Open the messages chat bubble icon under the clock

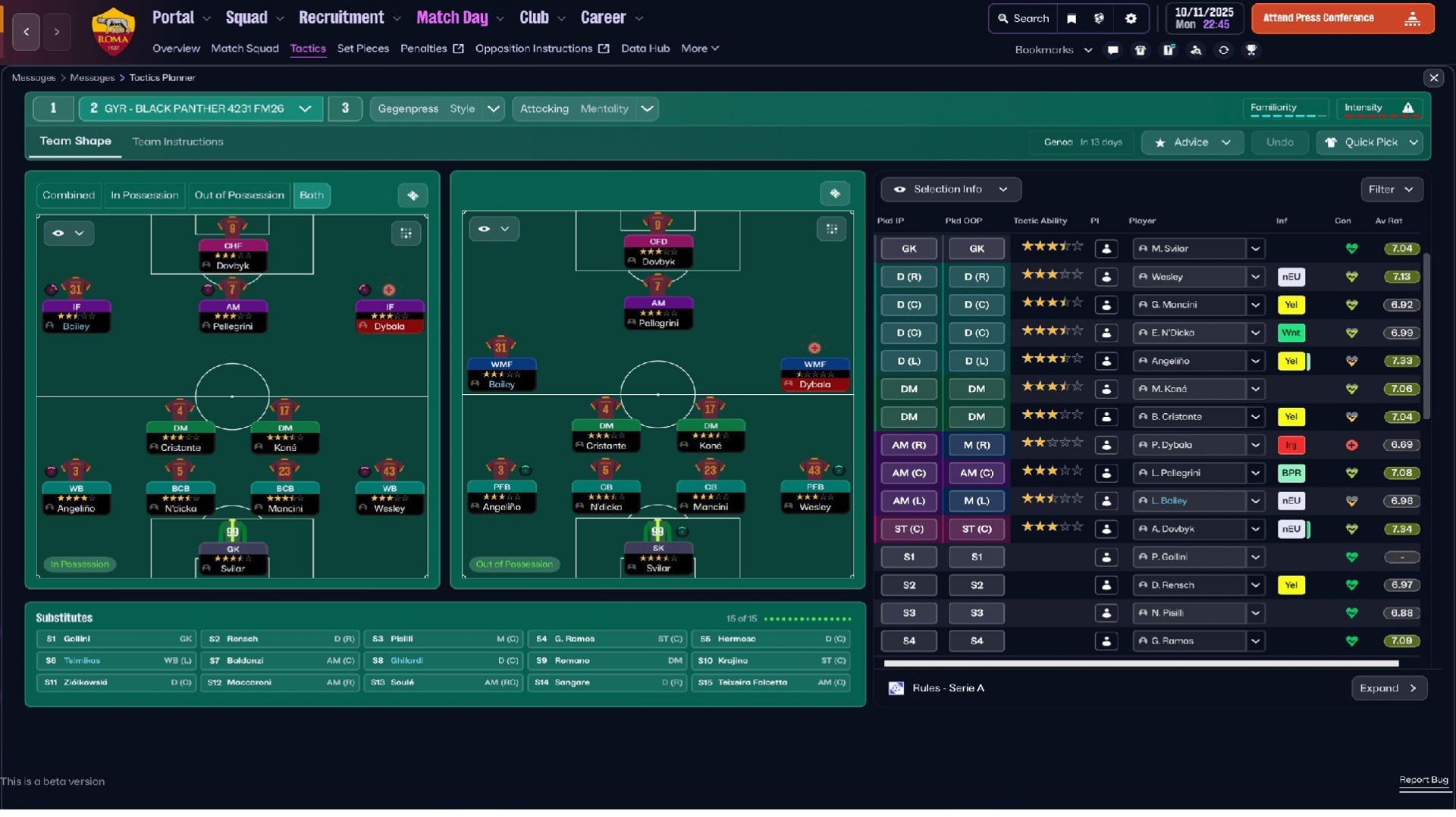tap(1112, 49)
